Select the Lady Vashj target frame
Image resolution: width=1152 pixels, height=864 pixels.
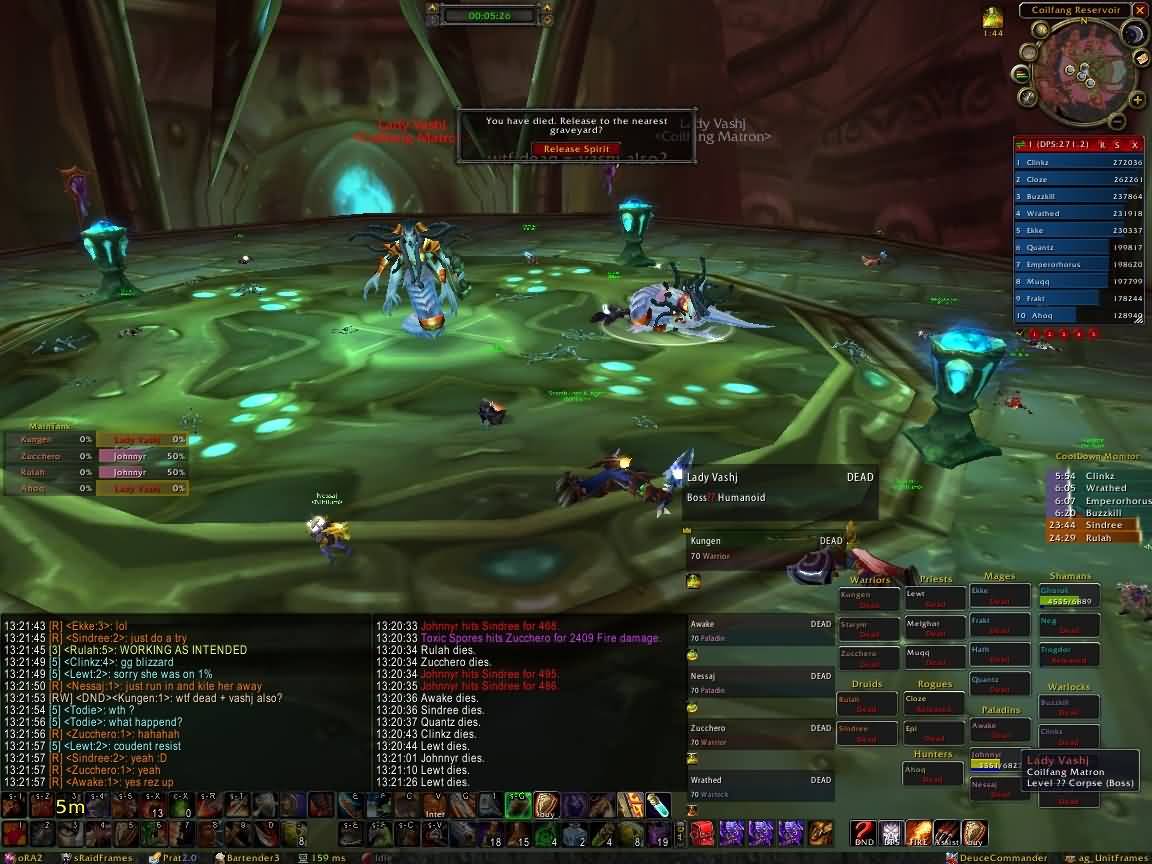780,487
